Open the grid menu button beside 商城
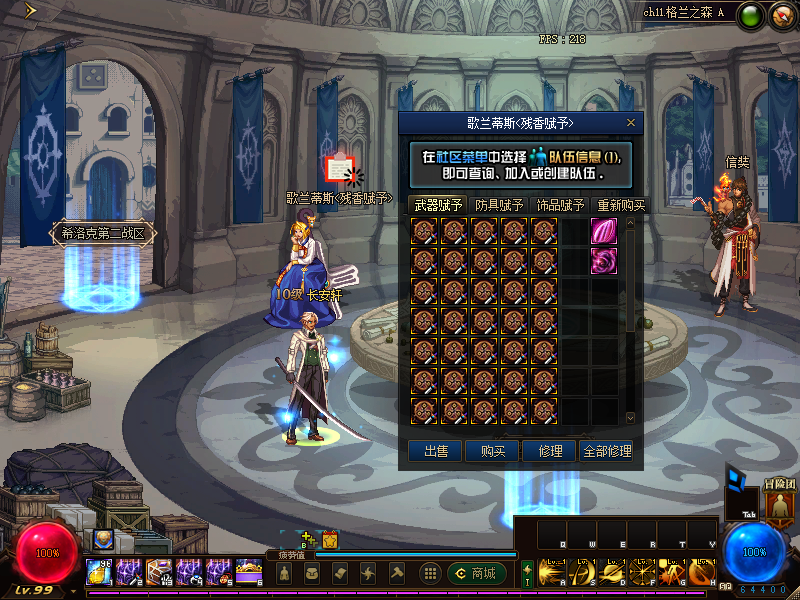Viewport: 800px width, 600px height. pyautogui.click(x=430, y=573)
